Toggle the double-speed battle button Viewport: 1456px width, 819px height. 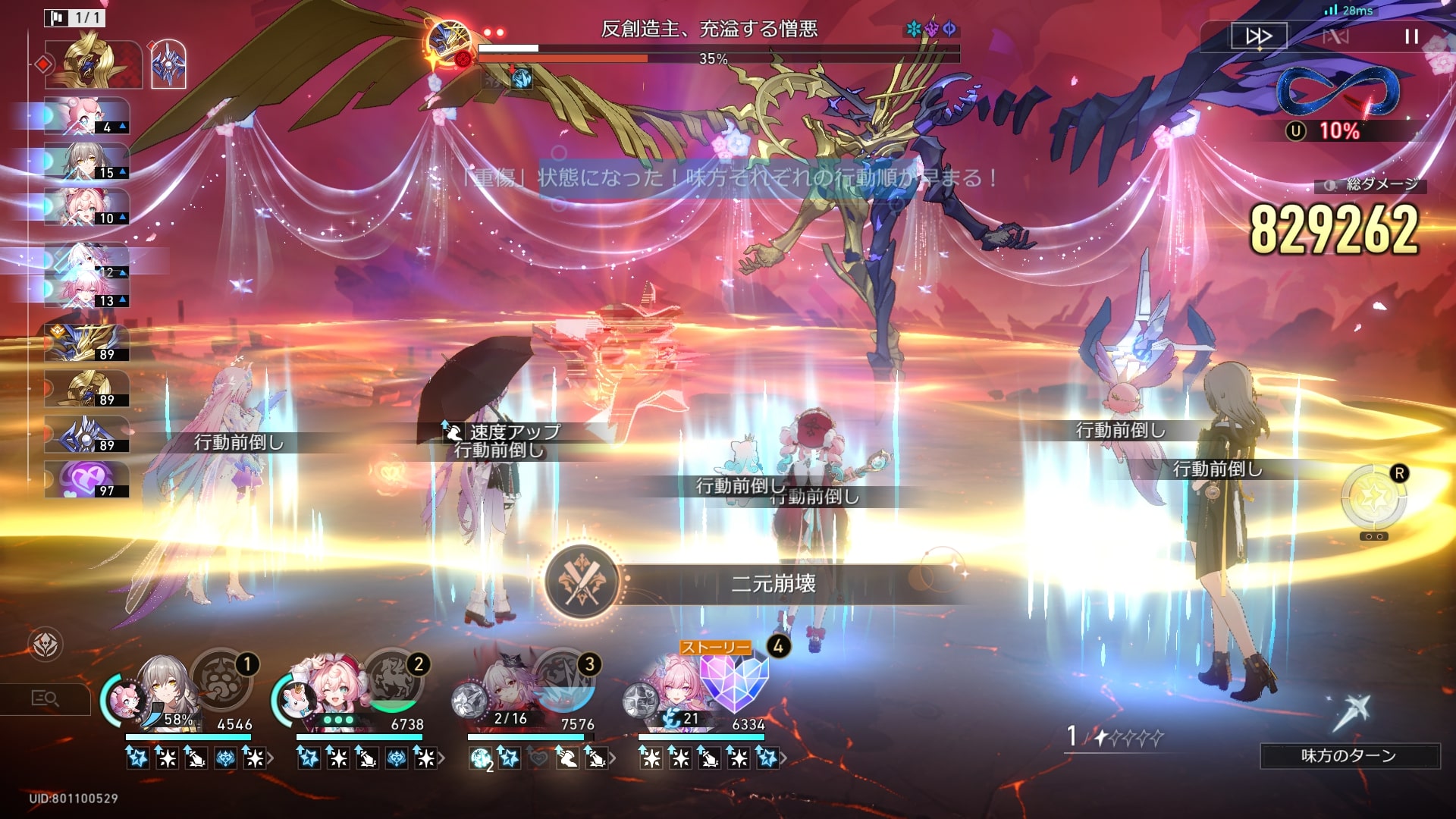pos(1258,36)
